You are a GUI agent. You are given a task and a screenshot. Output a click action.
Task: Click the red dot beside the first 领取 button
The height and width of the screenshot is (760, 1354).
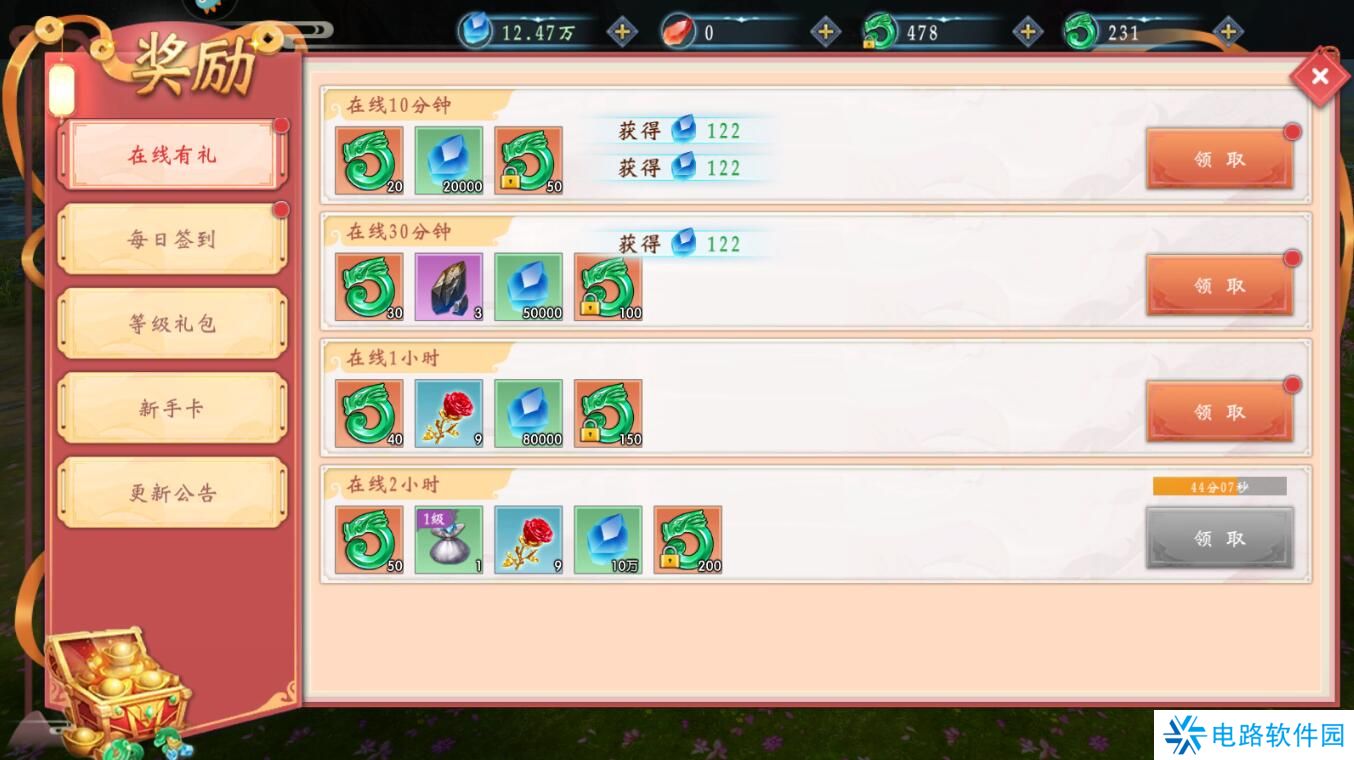[x=1291, y=131]
